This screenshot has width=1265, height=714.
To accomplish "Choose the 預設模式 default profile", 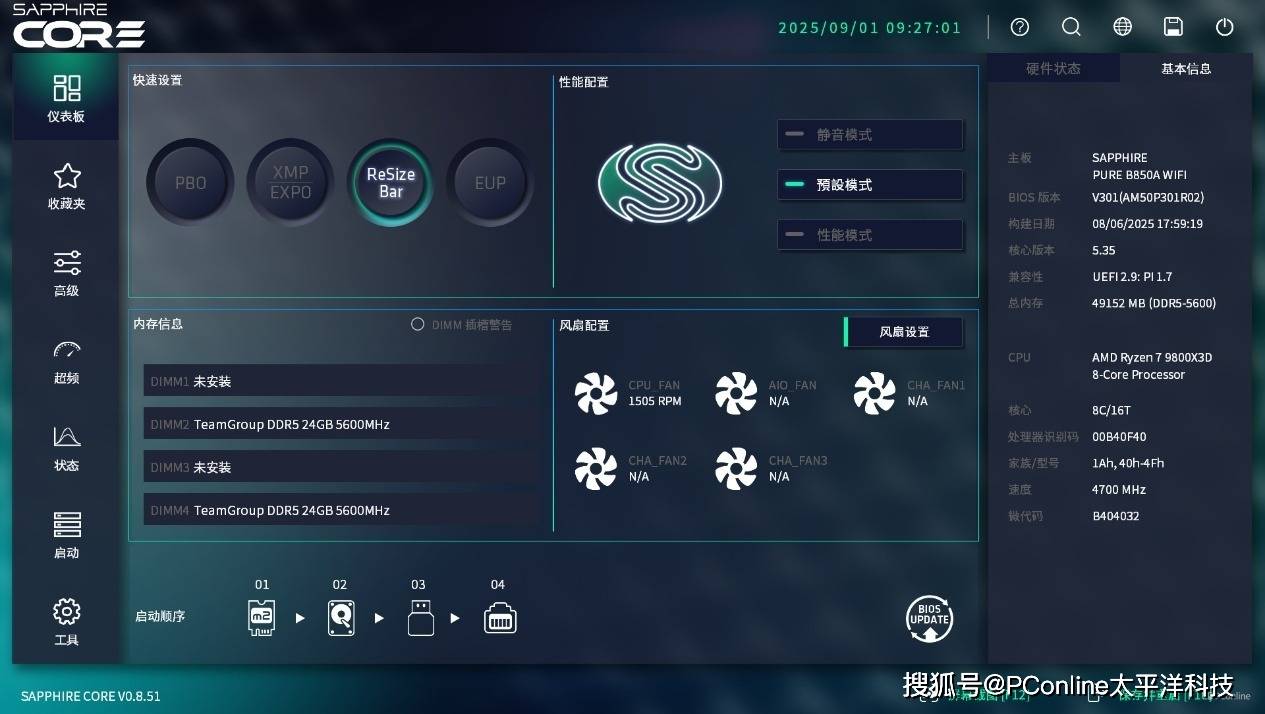I will point(870,185).
